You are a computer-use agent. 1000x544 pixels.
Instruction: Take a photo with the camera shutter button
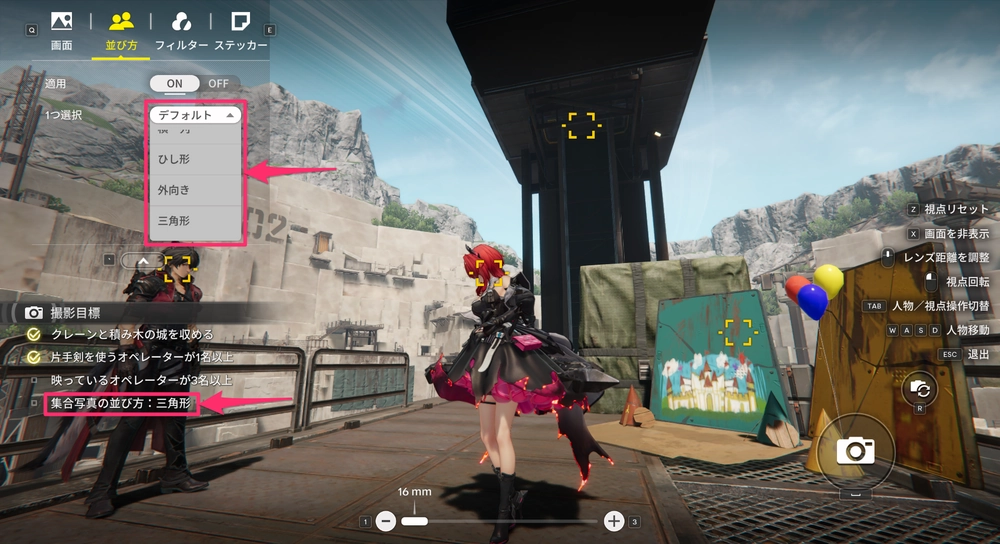tap(855, 451)
